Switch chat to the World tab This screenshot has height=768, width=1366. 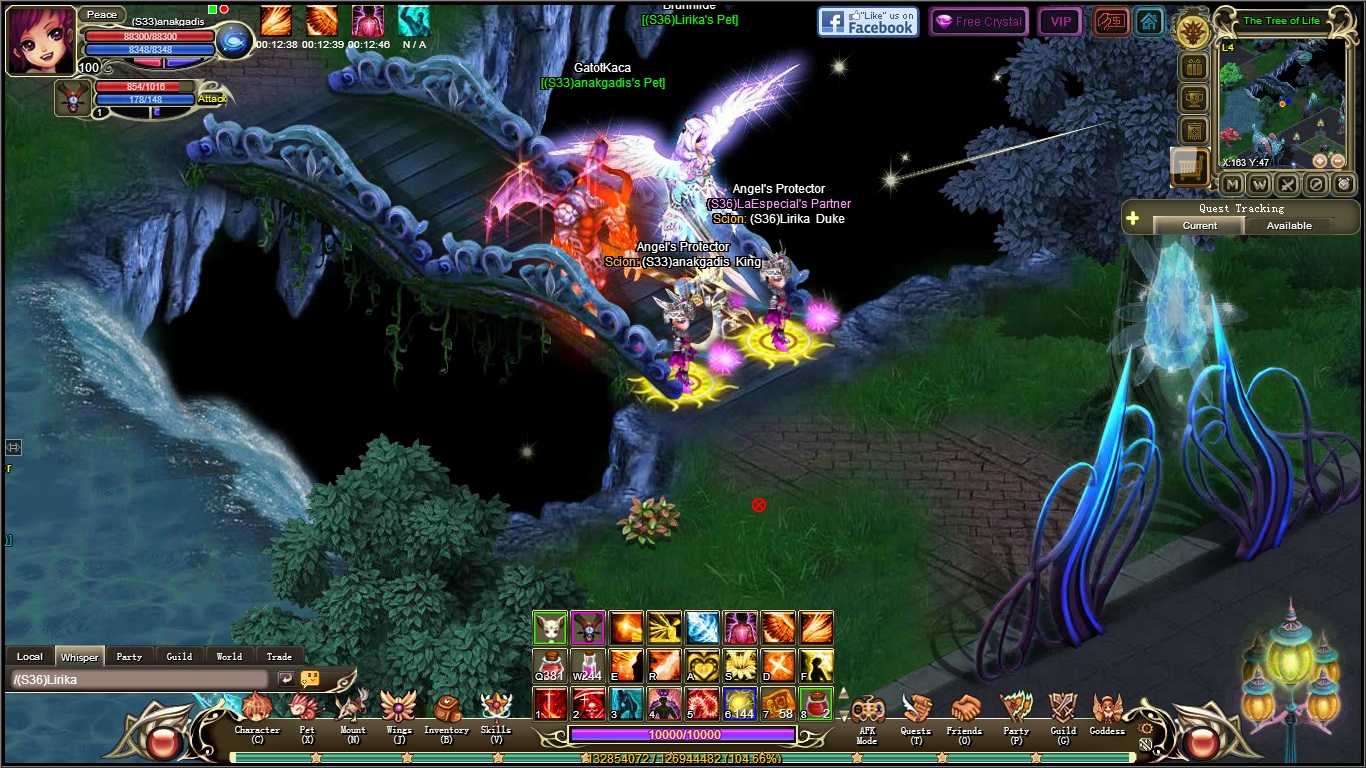coord(229,657)
